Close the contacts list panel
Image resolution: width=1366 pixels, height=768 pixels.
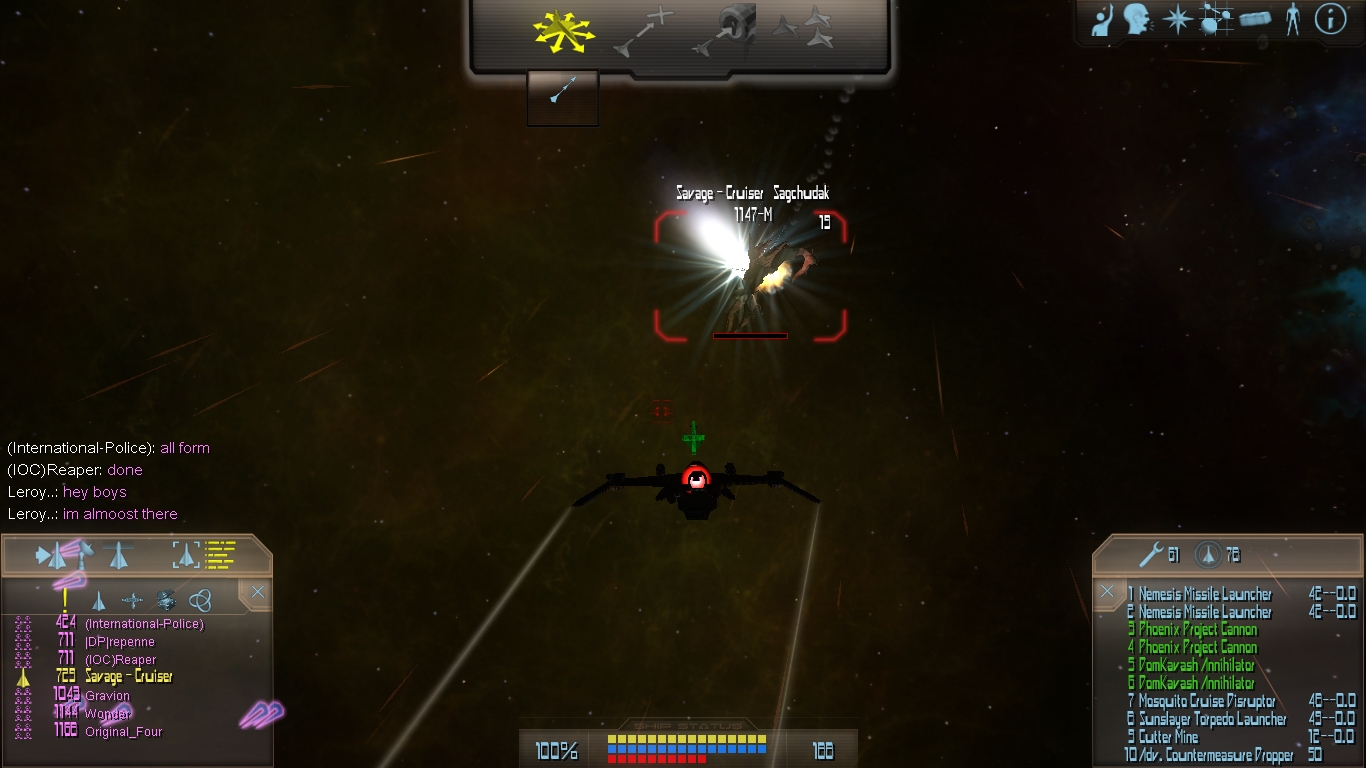[258, 592]
